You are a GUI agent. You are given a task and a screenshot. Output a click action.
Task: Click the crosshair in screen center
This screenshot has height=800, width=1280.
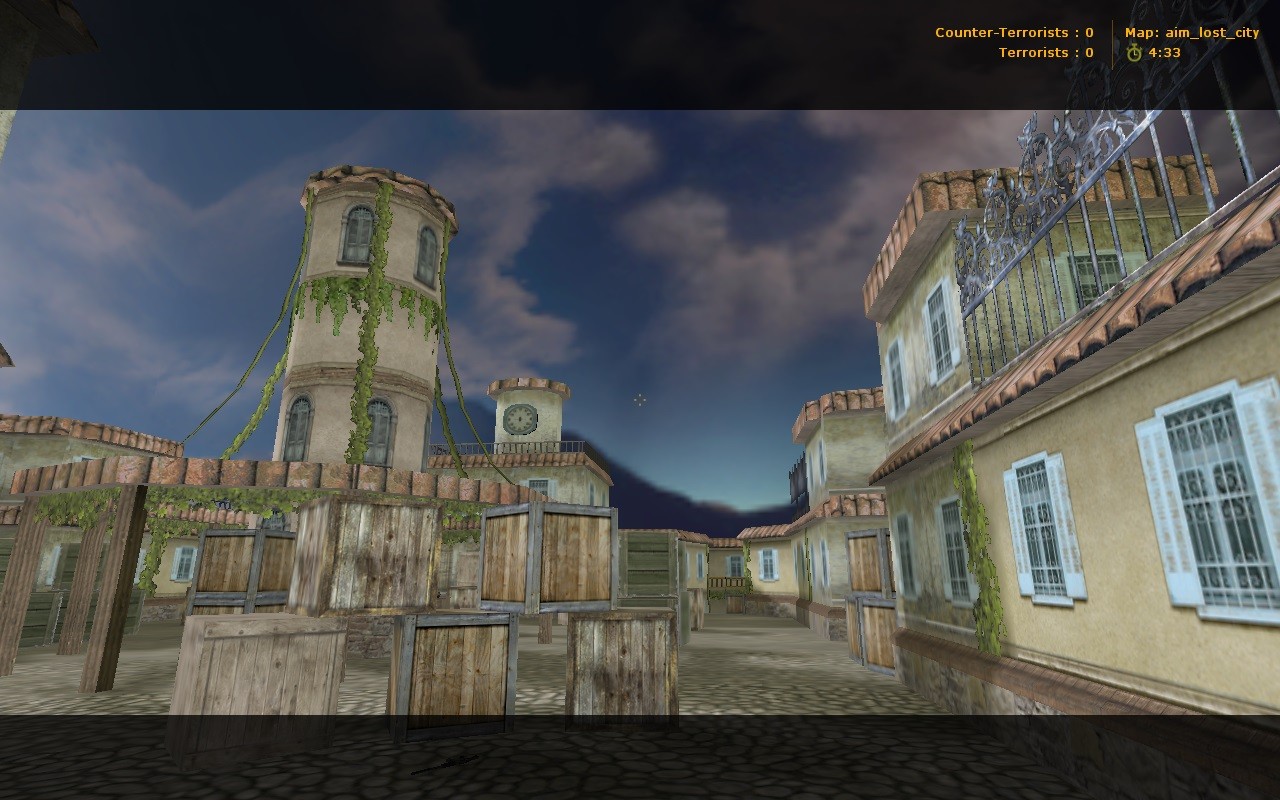(x=640, y=400)
